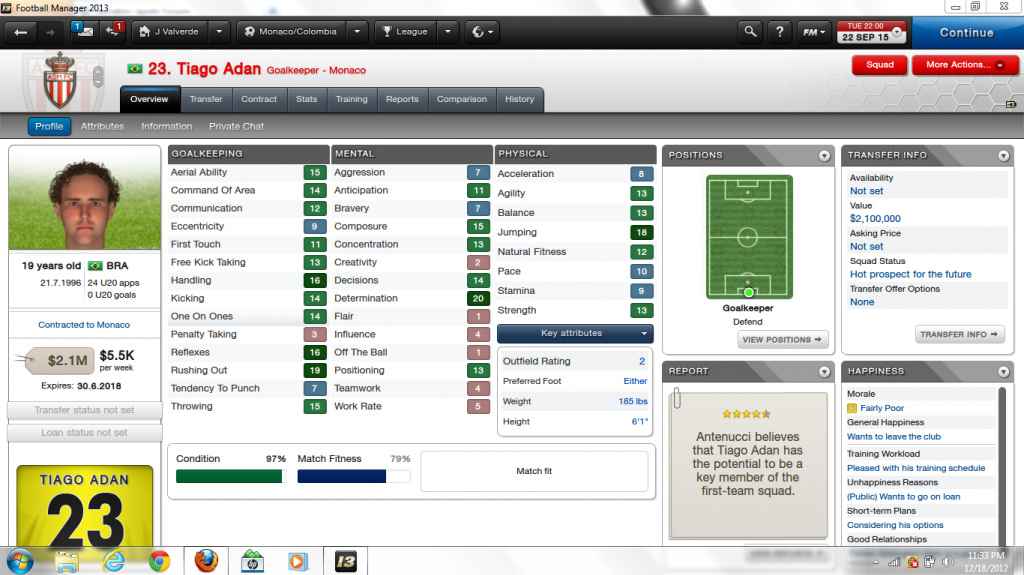Switch to the Attributes subtab
Viewport: 1024px width, 575px height.
pos(102,126)
